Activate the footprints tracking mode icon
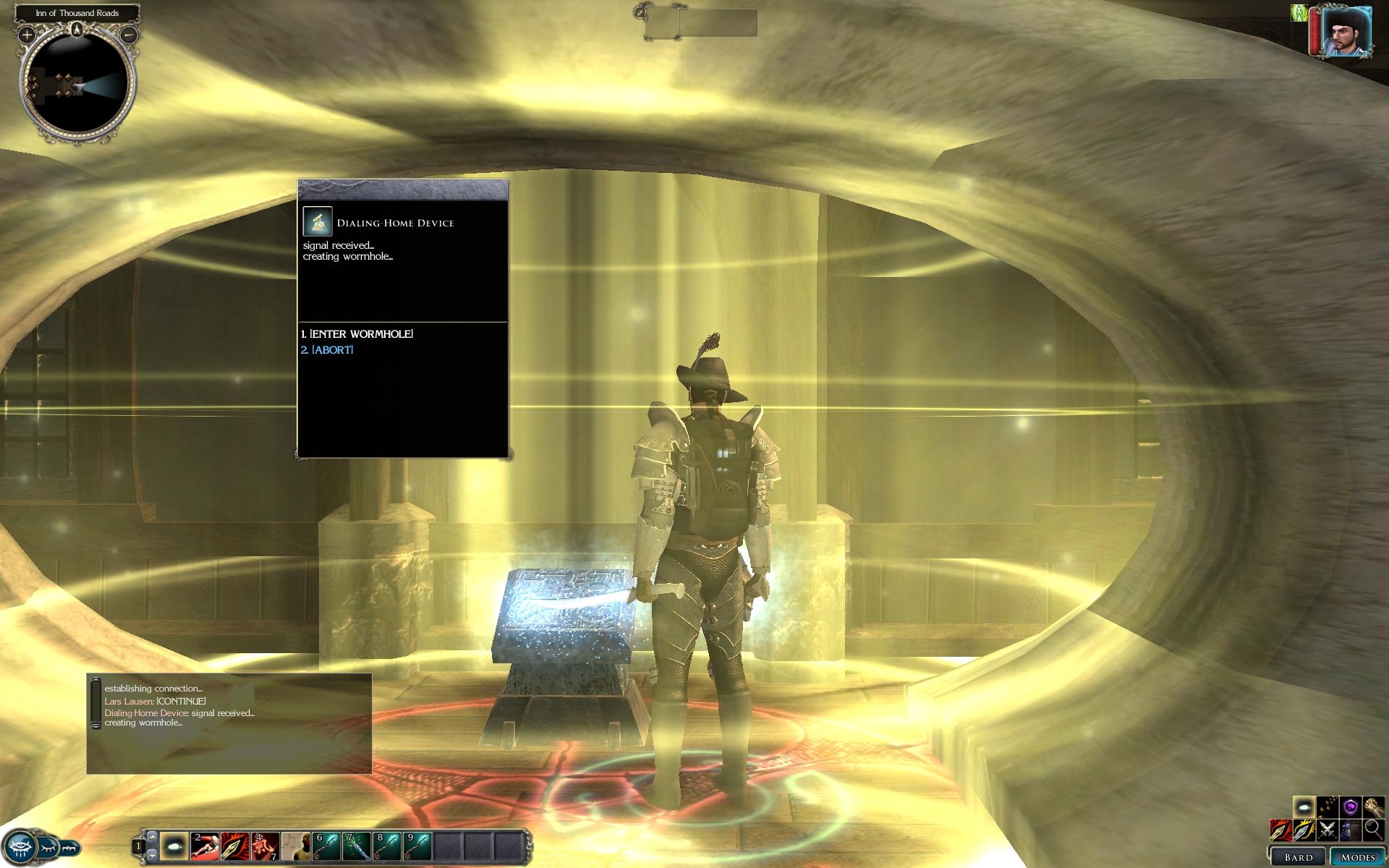Image resolution: width=1389 pixels, height=868 pixels. coord(1327,807)
